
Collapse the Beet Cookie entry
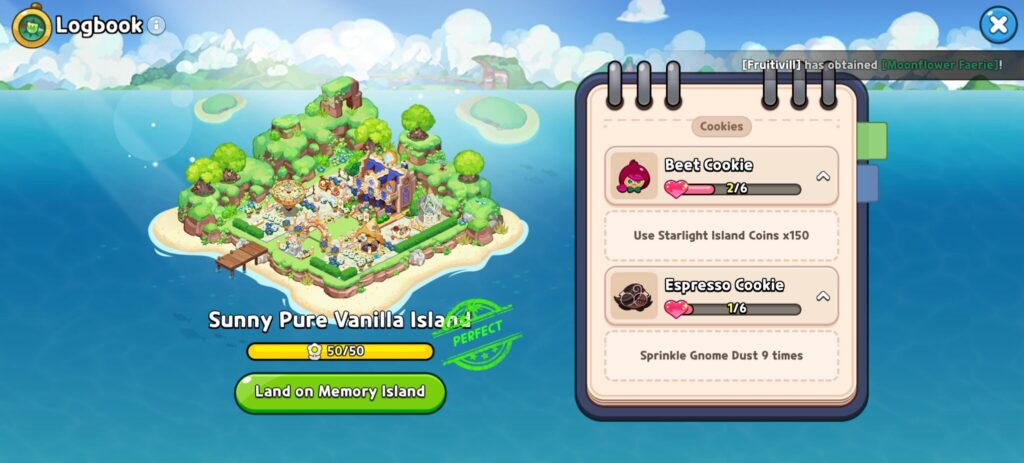pyautogui.click(x=823, y=176)
